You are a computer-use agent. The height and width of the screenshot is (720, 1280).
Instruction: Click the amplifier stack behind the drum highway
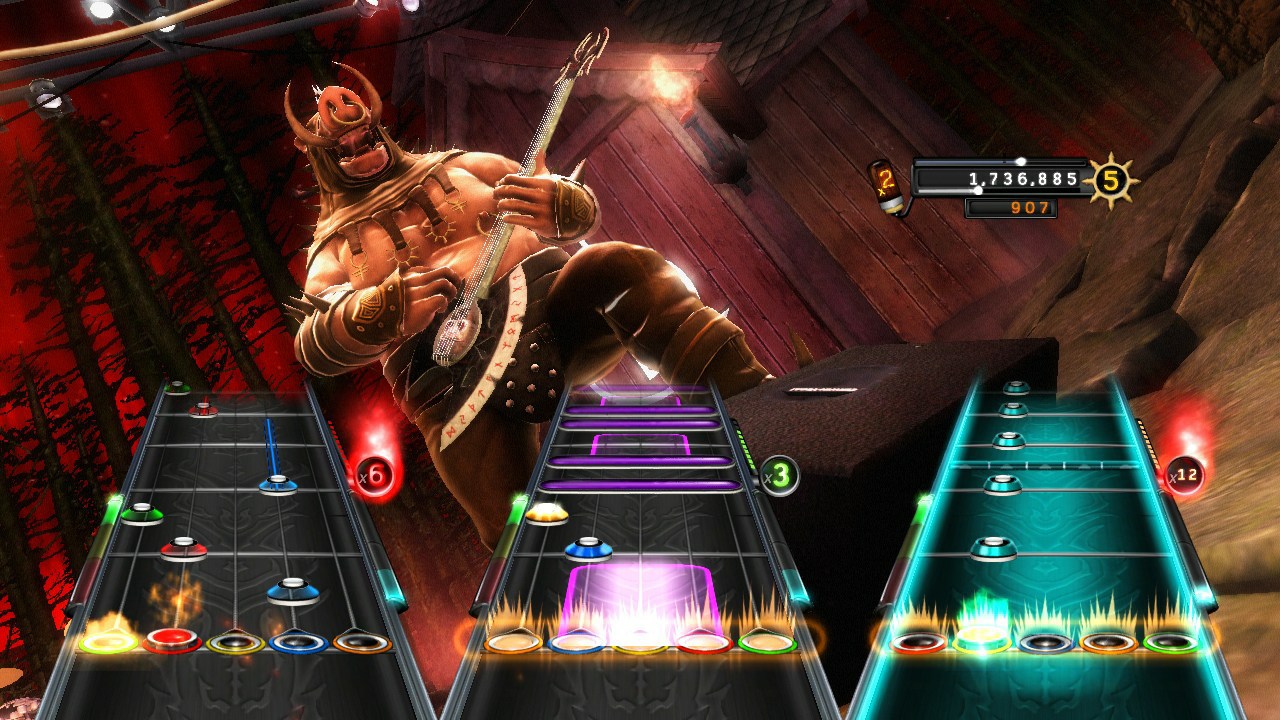pos(880,400)
